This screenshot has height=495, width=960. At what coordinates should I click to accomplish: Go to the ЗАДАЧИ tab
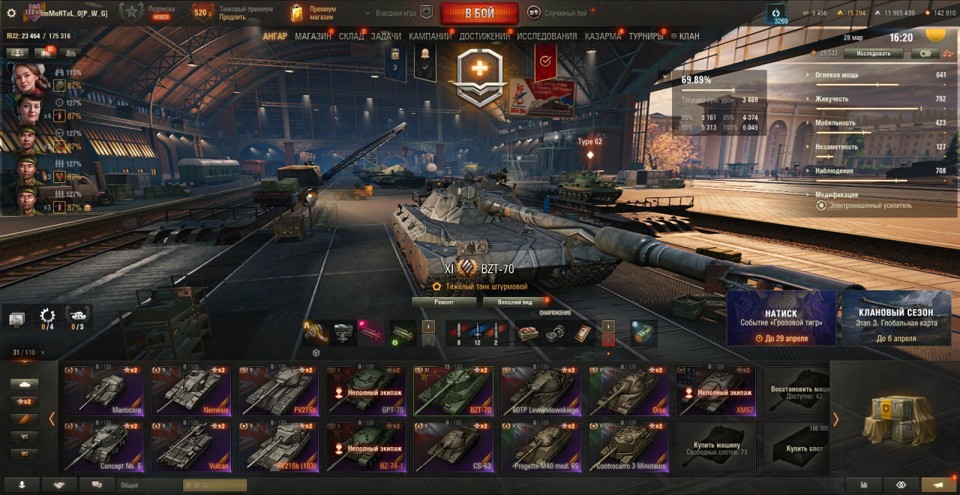(x=386, y=36)
